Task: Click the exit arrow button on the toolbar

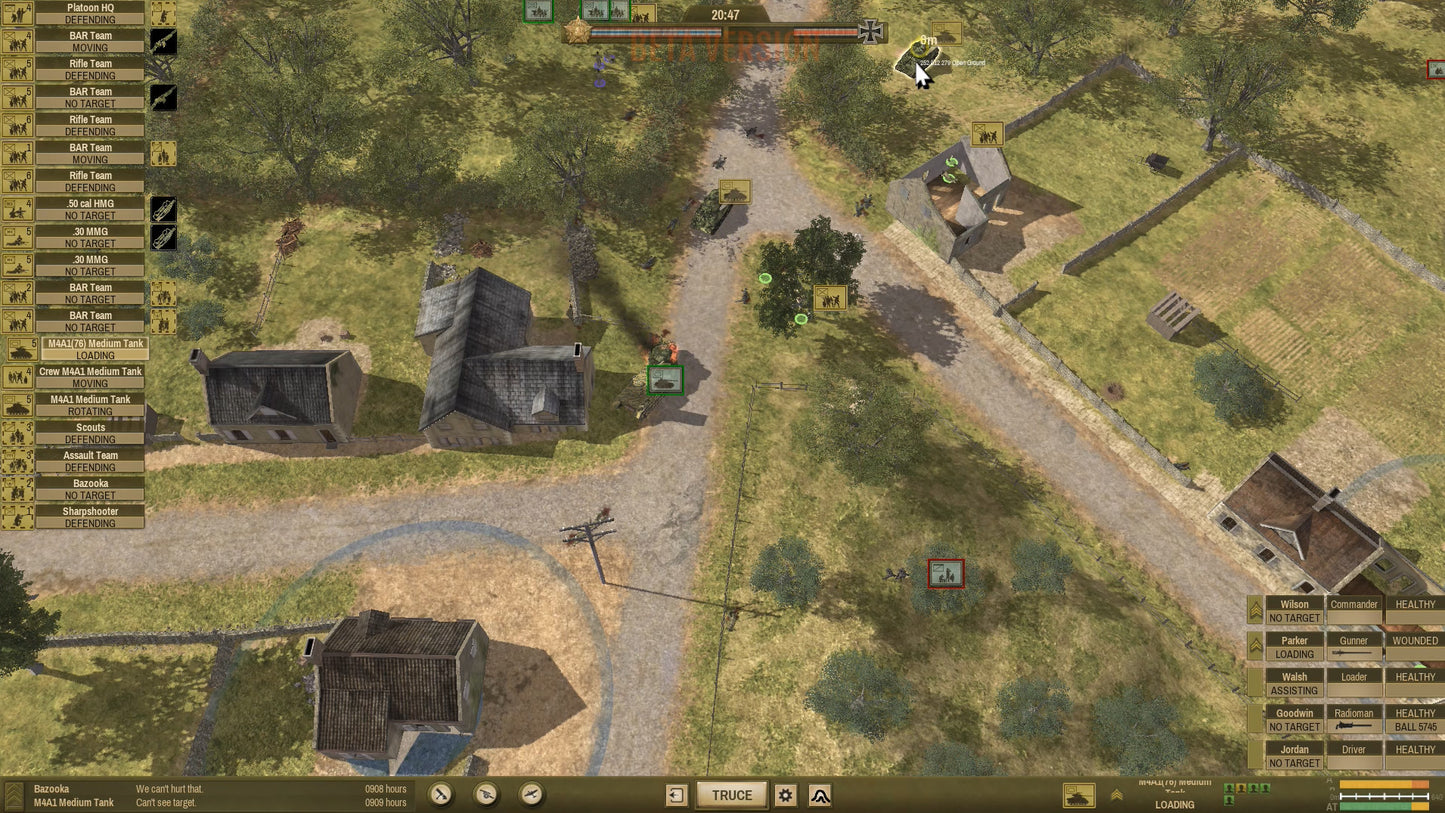Action: click(677, 795)
